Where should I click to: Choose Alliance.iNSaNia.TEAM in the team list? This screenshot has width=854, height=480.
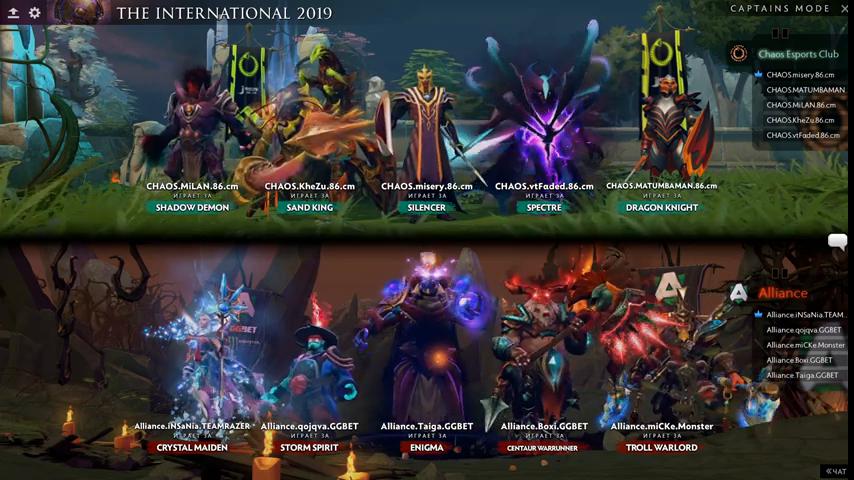(805, 315)
